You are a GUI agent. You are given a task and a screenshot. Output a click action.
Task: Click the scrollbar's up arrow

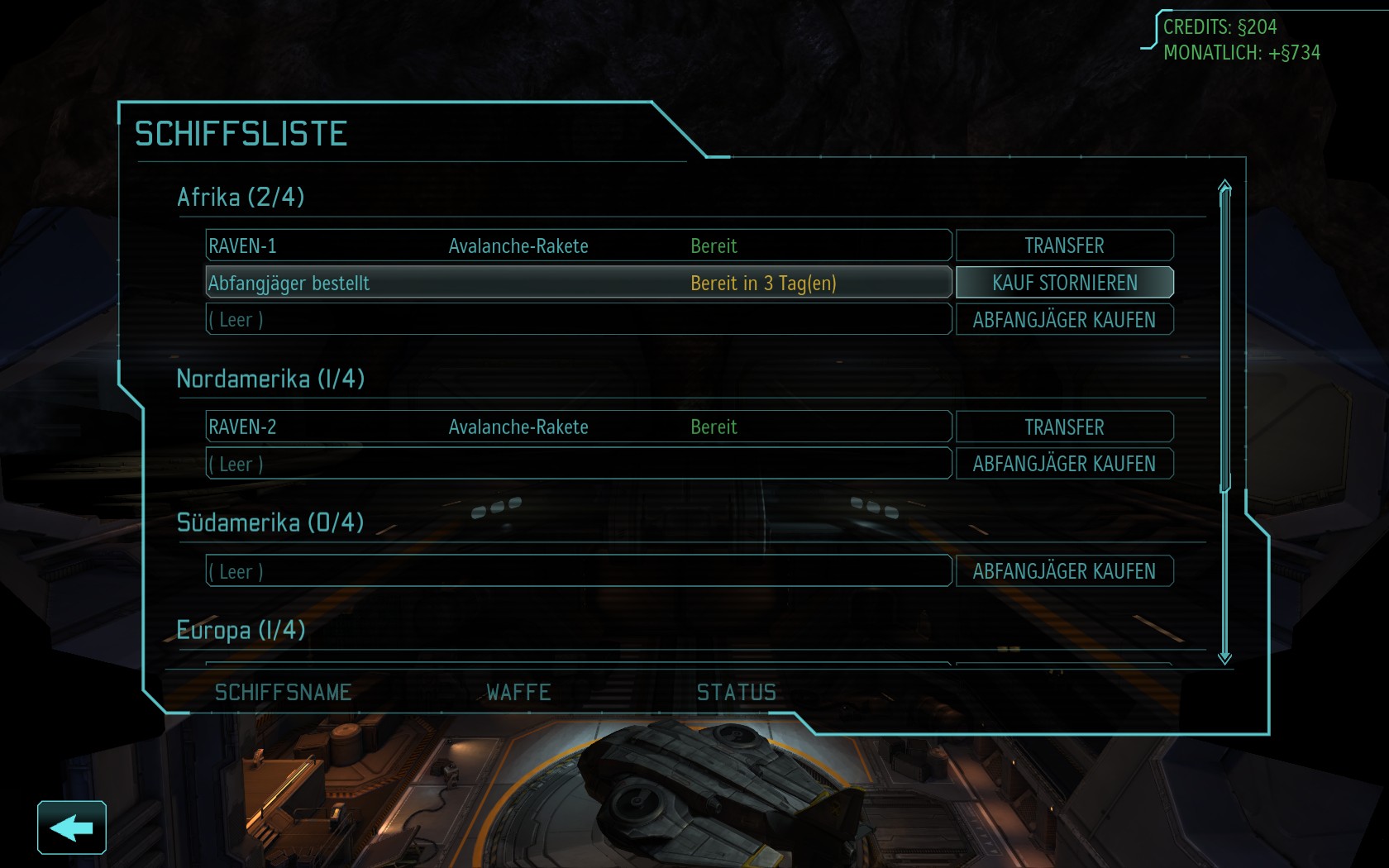(x=1224, y=186)
